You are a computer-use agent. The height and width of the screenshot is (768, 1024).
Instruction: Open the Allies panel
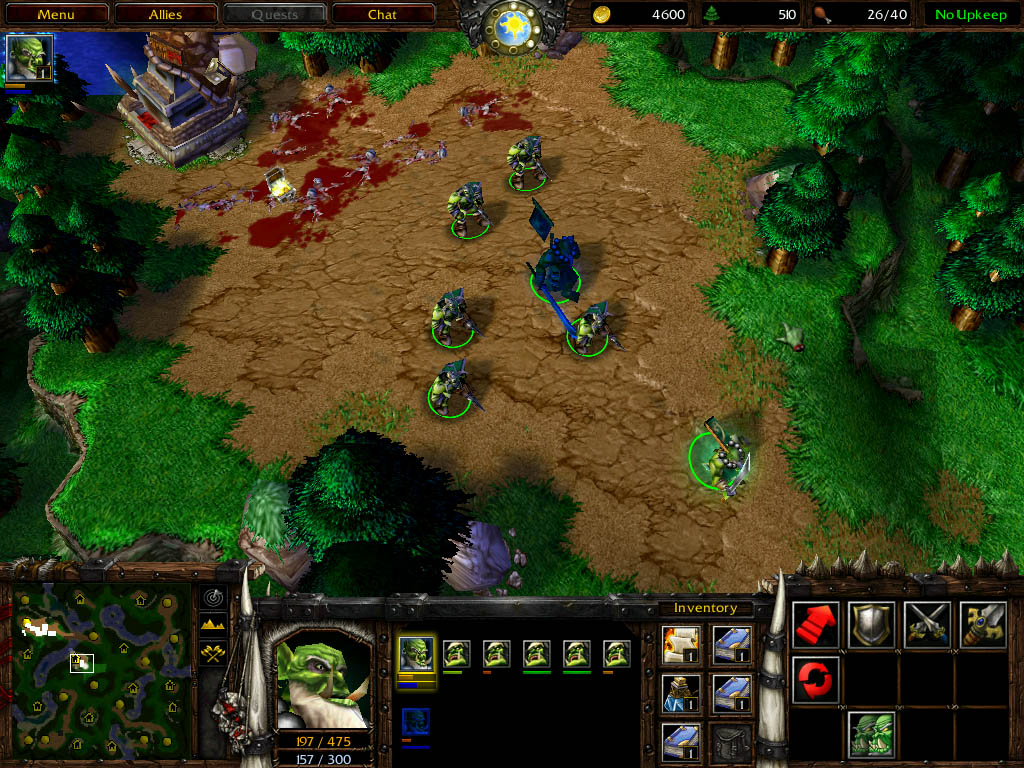pos(166,14)
